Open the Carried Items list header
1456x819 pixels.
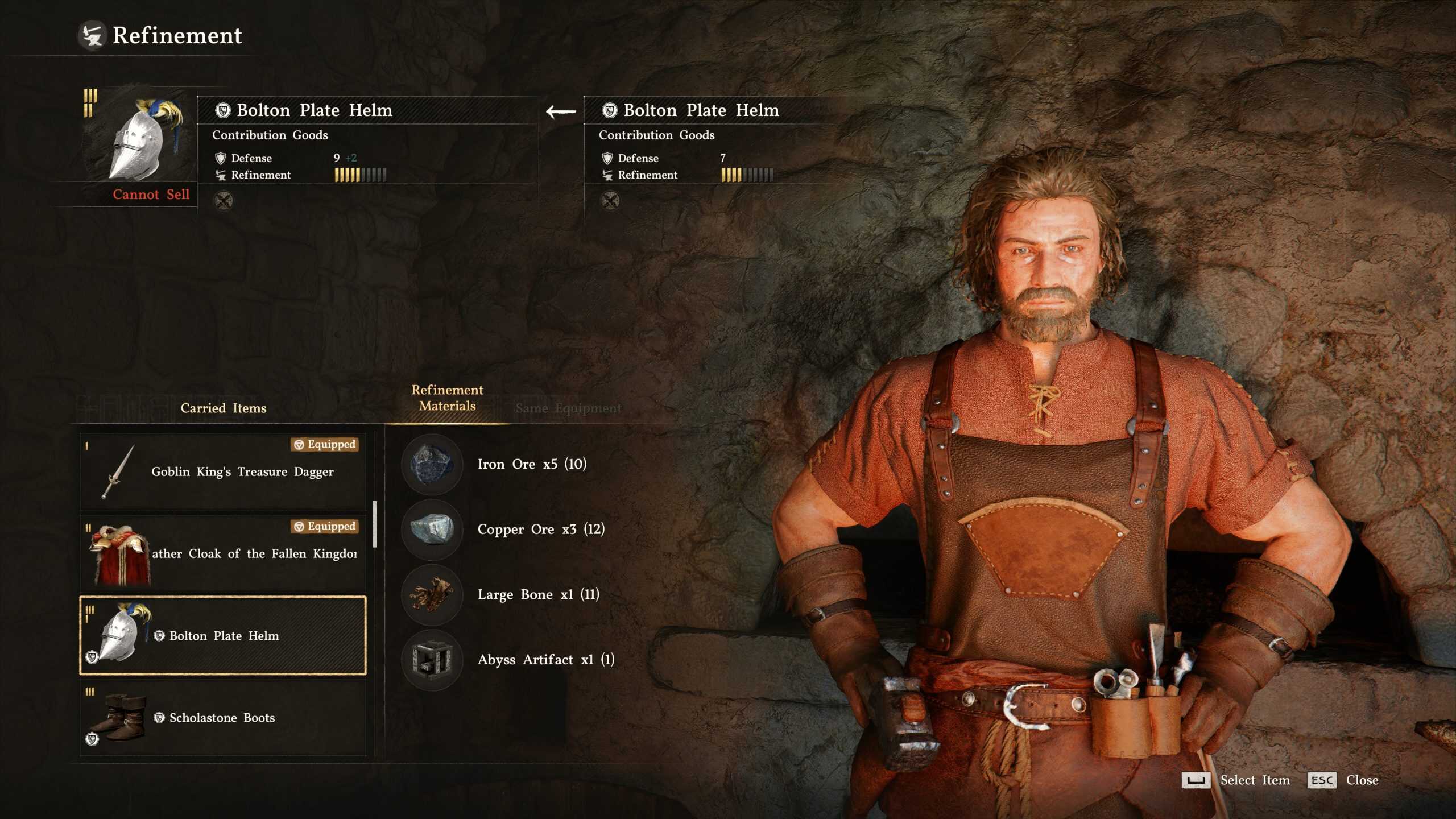click(x=223, y=408)
